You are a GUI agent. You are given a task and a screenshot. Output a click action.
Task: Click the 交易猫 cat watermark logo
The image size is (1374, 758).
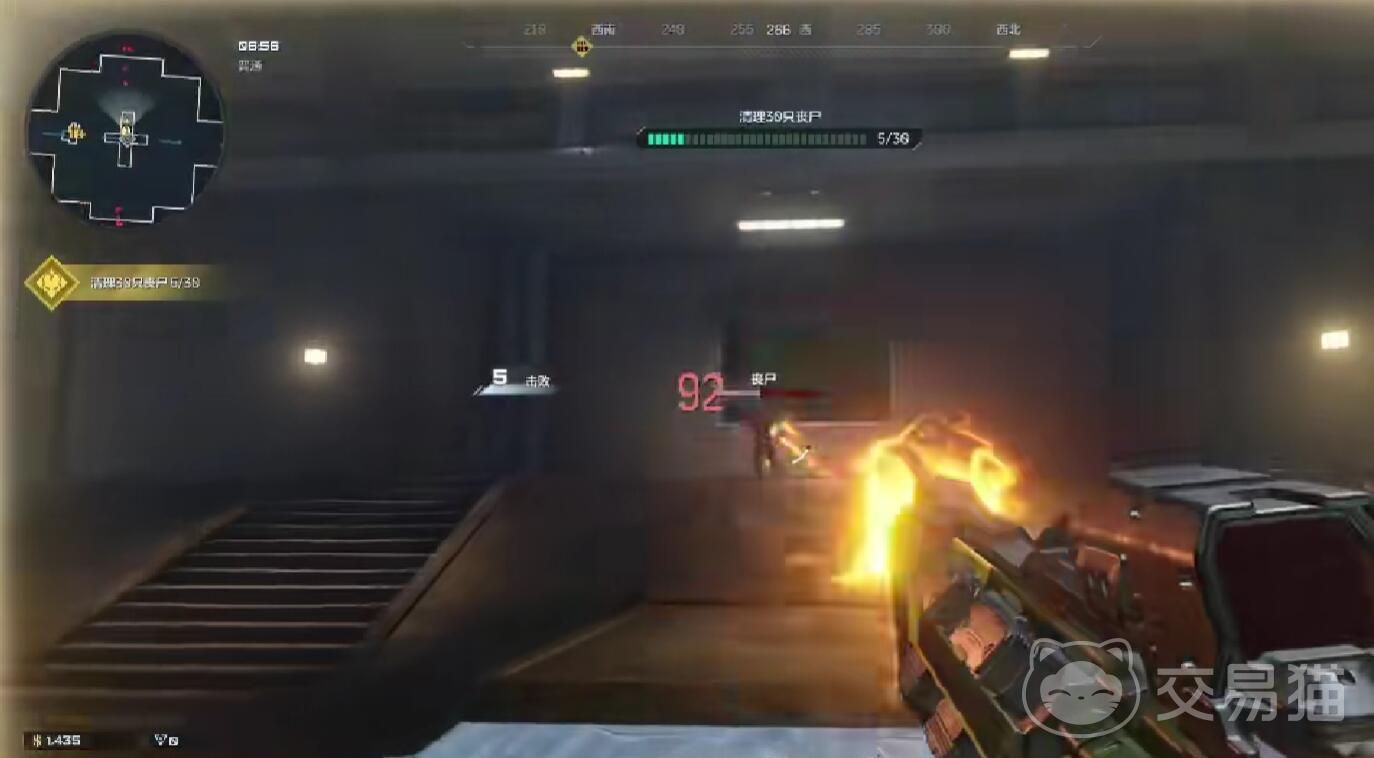(x=1083, y=689)
